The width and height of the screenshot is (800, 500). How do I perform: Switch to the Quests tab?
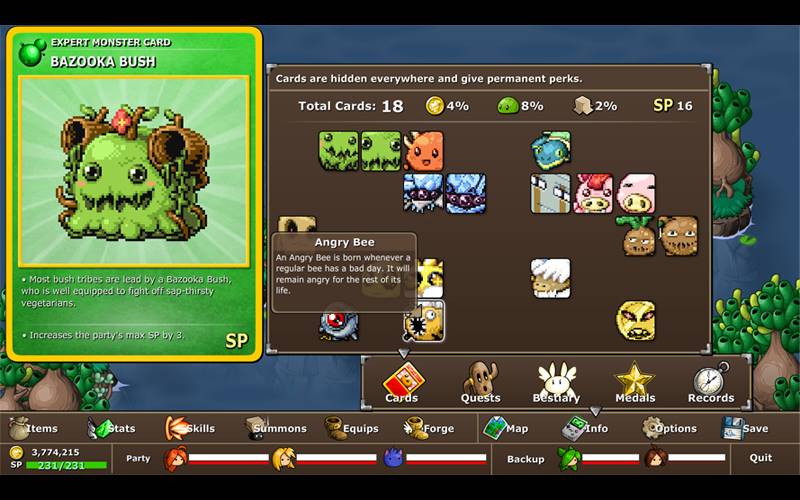480,384
